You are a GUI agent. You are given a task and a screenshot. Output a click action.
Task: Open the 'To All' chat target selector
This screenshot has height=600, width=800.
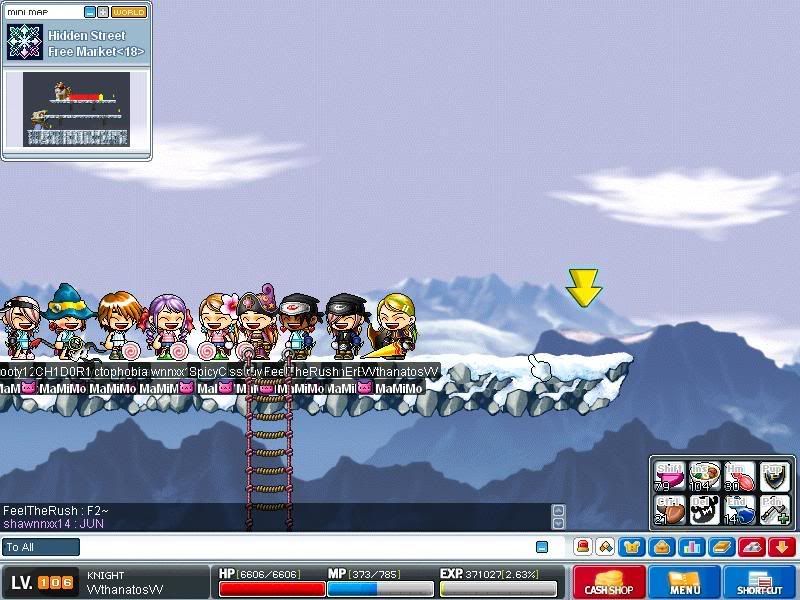[41, 547]
